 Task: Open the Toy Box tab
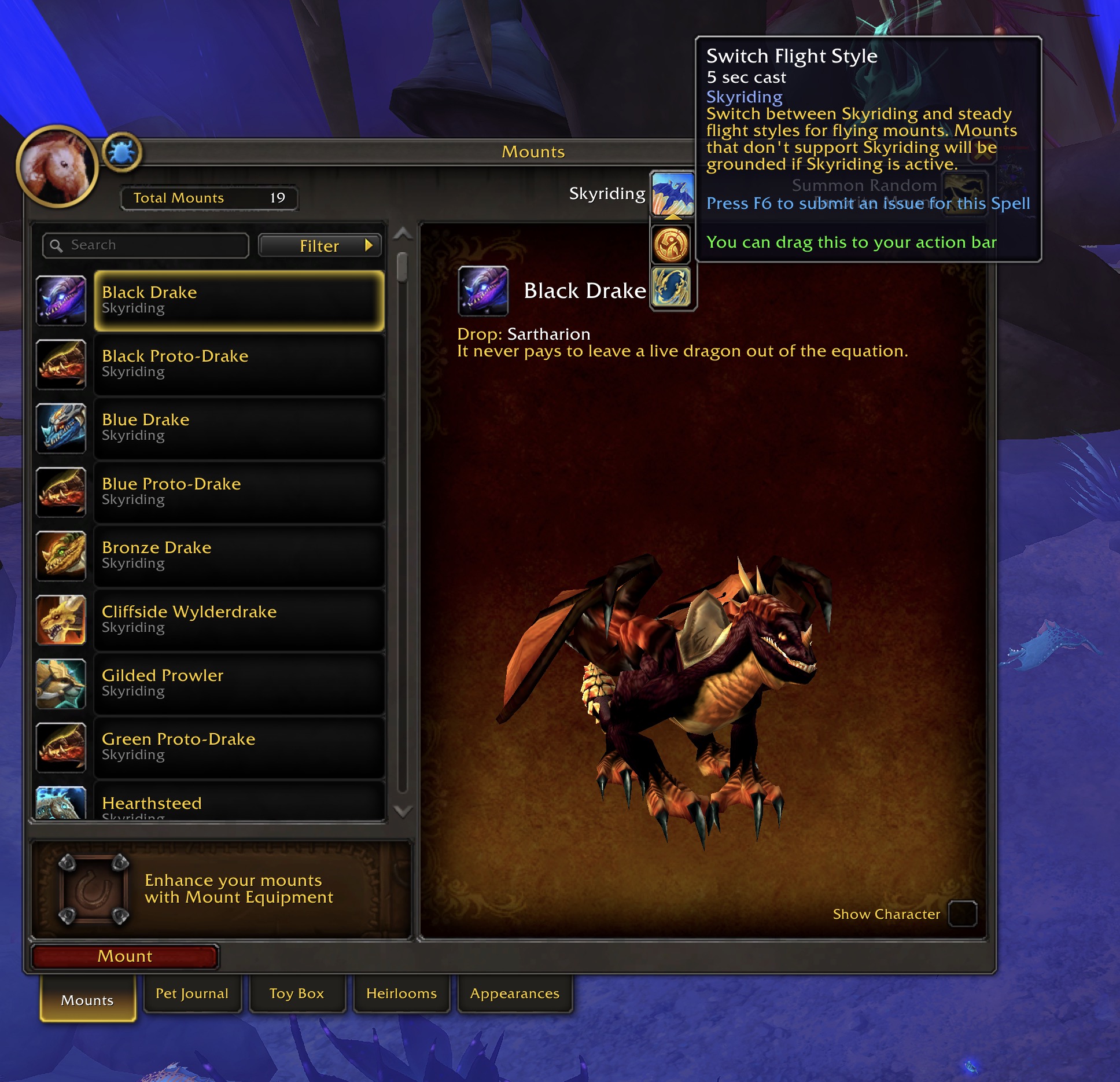[x=297, y=993]
